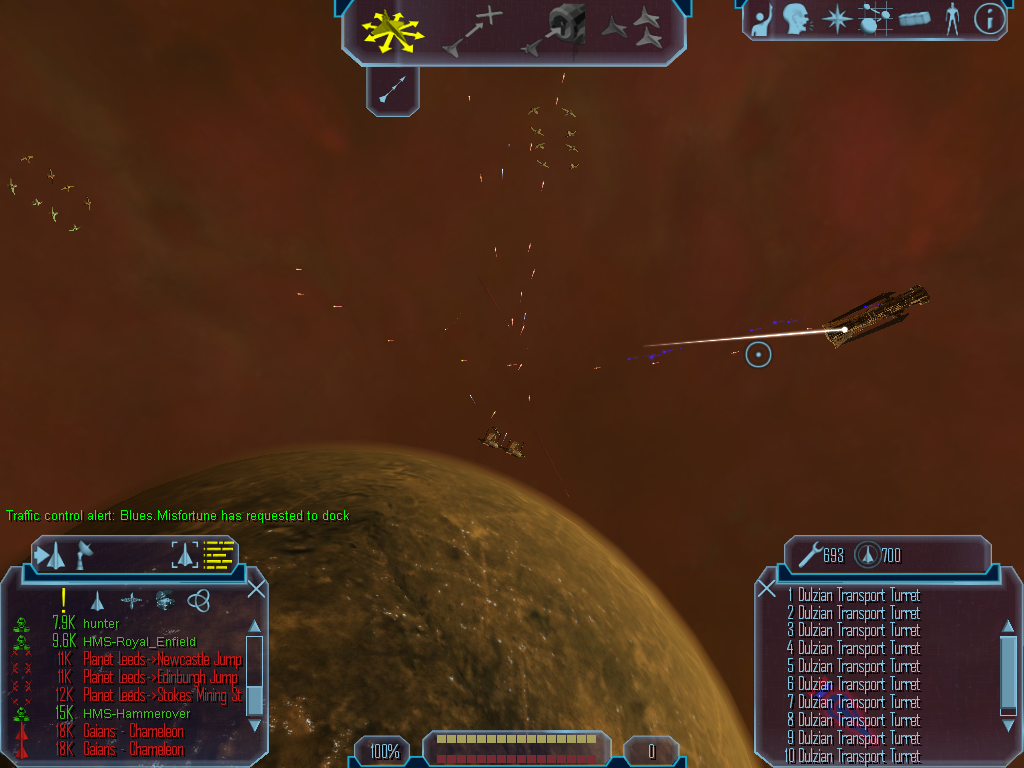Open the circled 'i' information icon
The image size is (1024, 768).
point(989,18)
